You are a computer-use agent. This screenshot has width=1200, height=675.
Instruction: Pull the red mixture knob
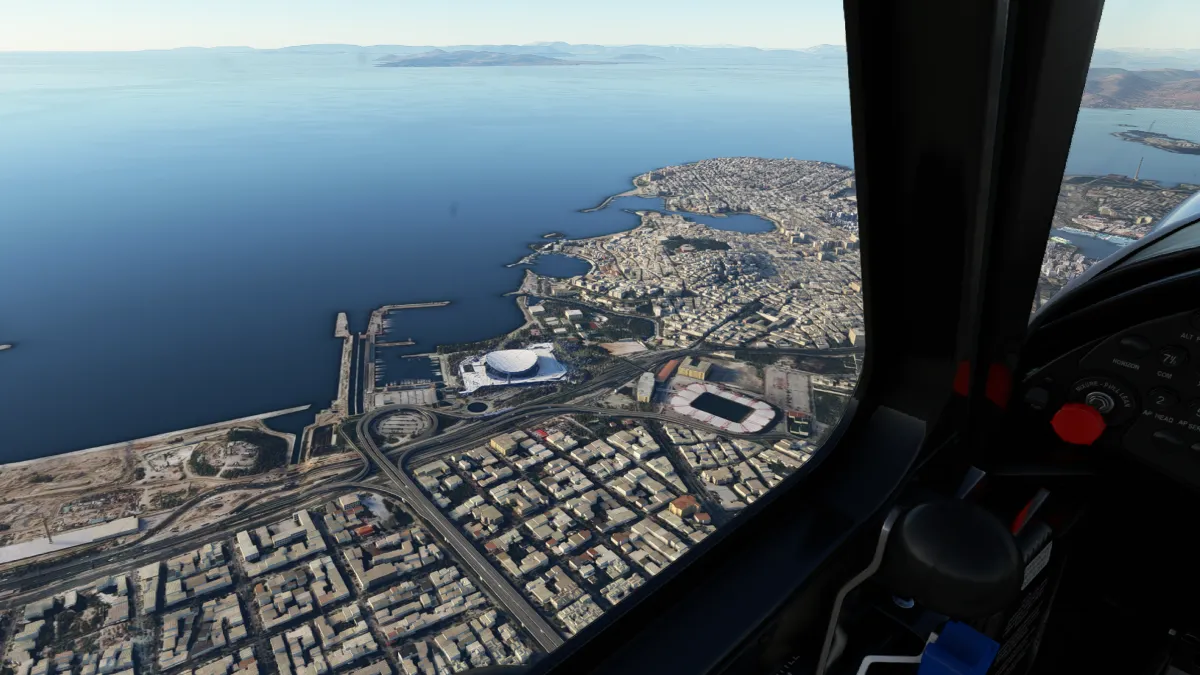pos(1077,424)
